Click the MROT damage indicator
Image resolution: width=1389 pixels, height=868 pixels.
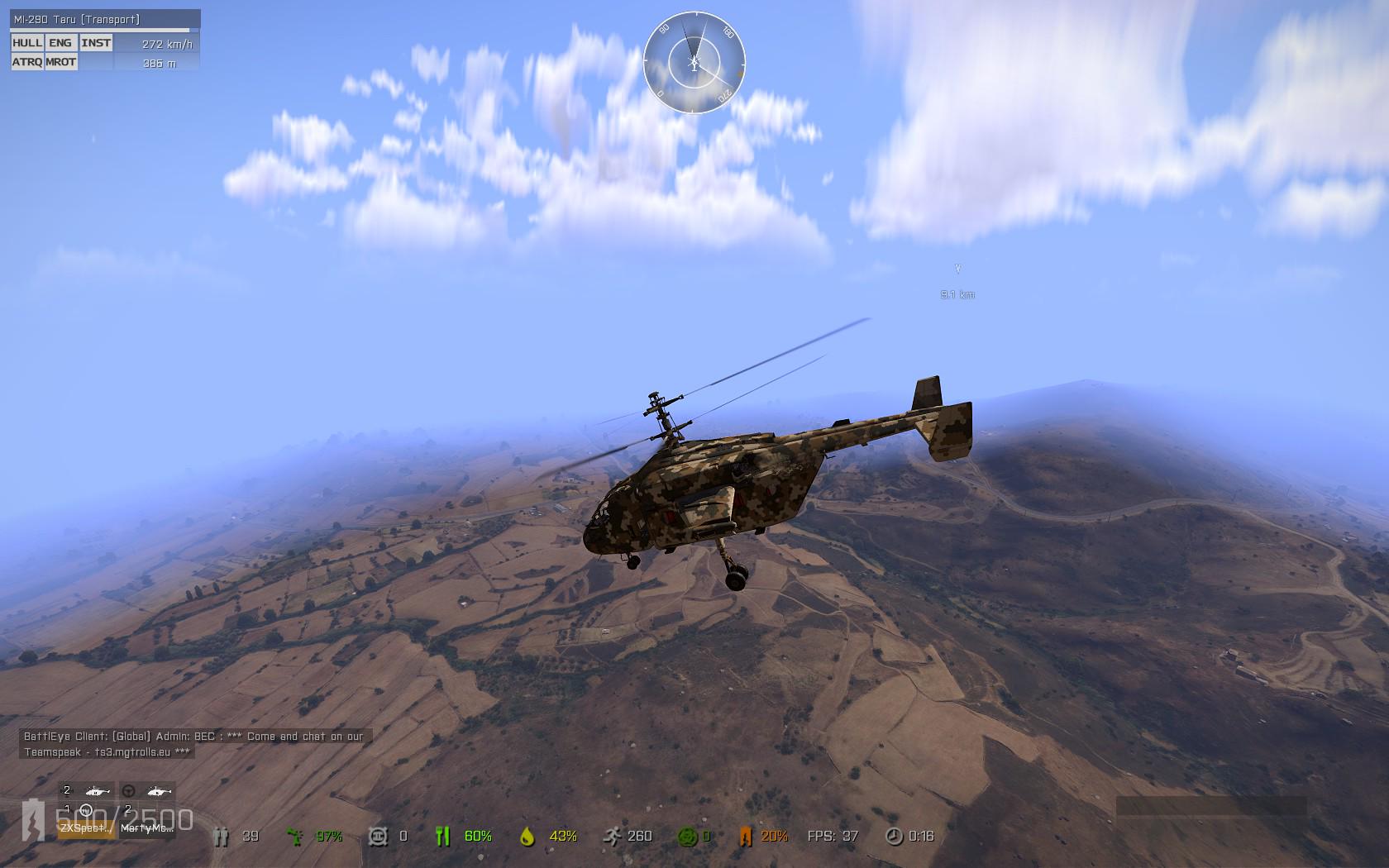[61, 62]
